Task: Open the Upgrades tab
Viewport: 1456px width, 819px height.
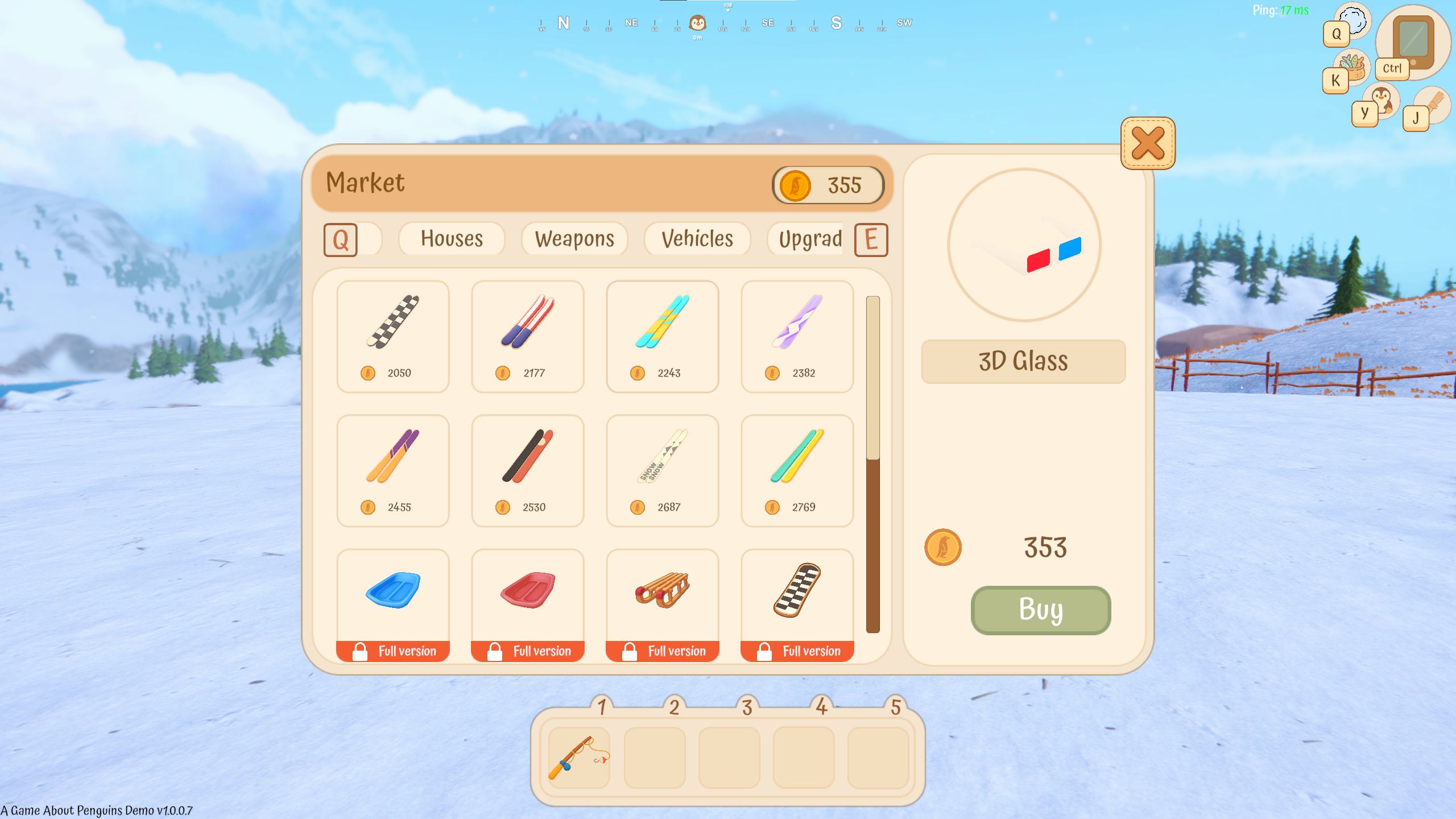Action: 810,239
